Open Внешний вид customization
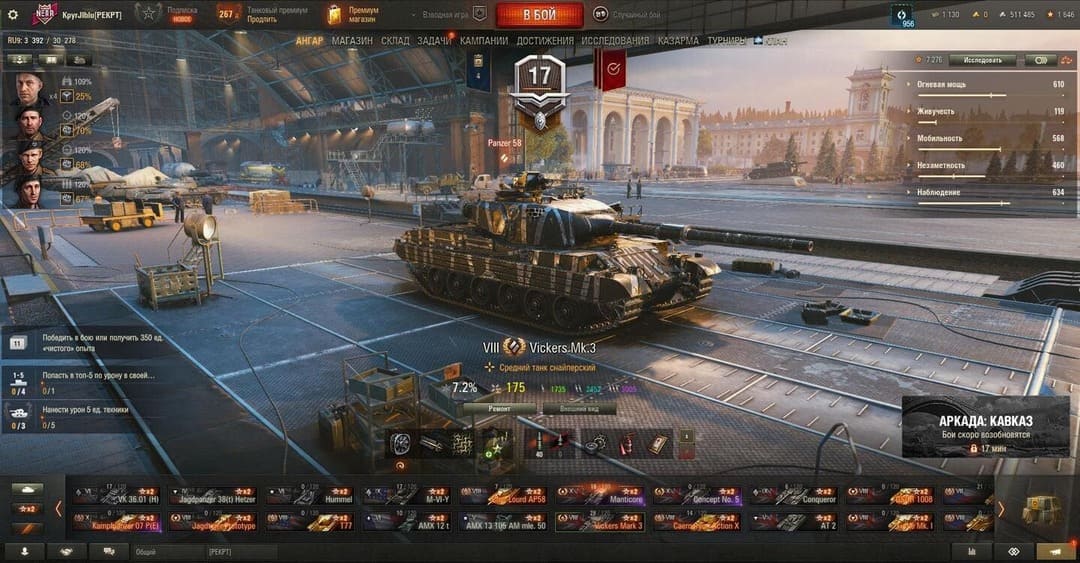1080x563 pixels. tap(578, 409)
